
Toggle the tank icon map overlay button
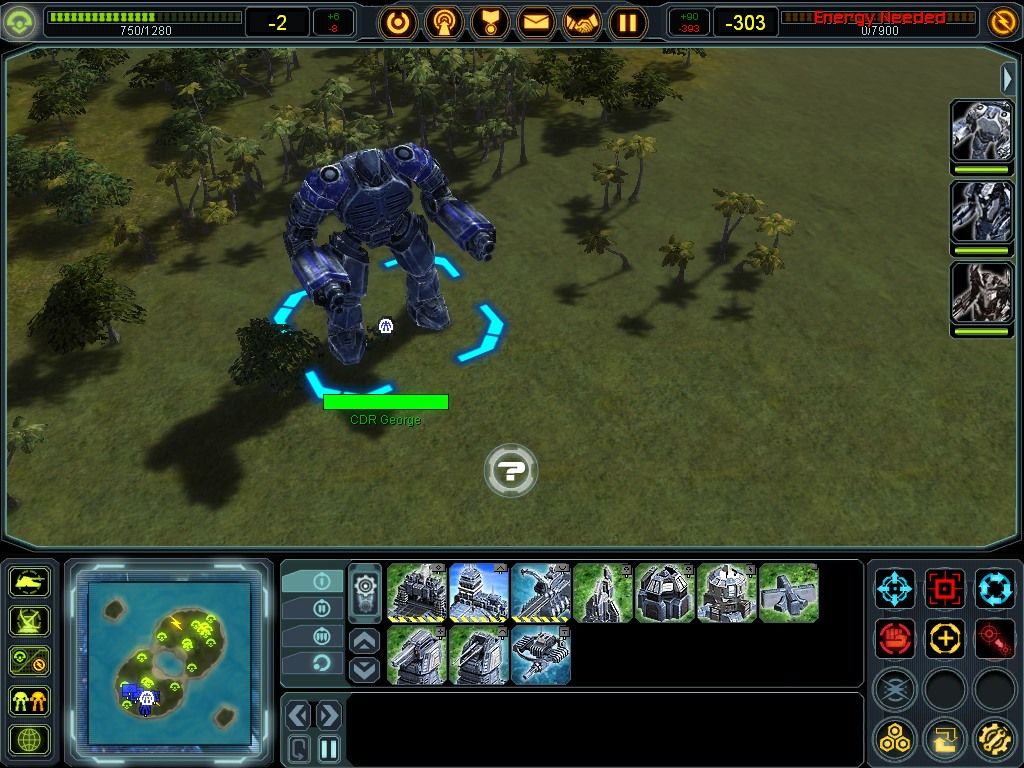(x=29, y=580)
